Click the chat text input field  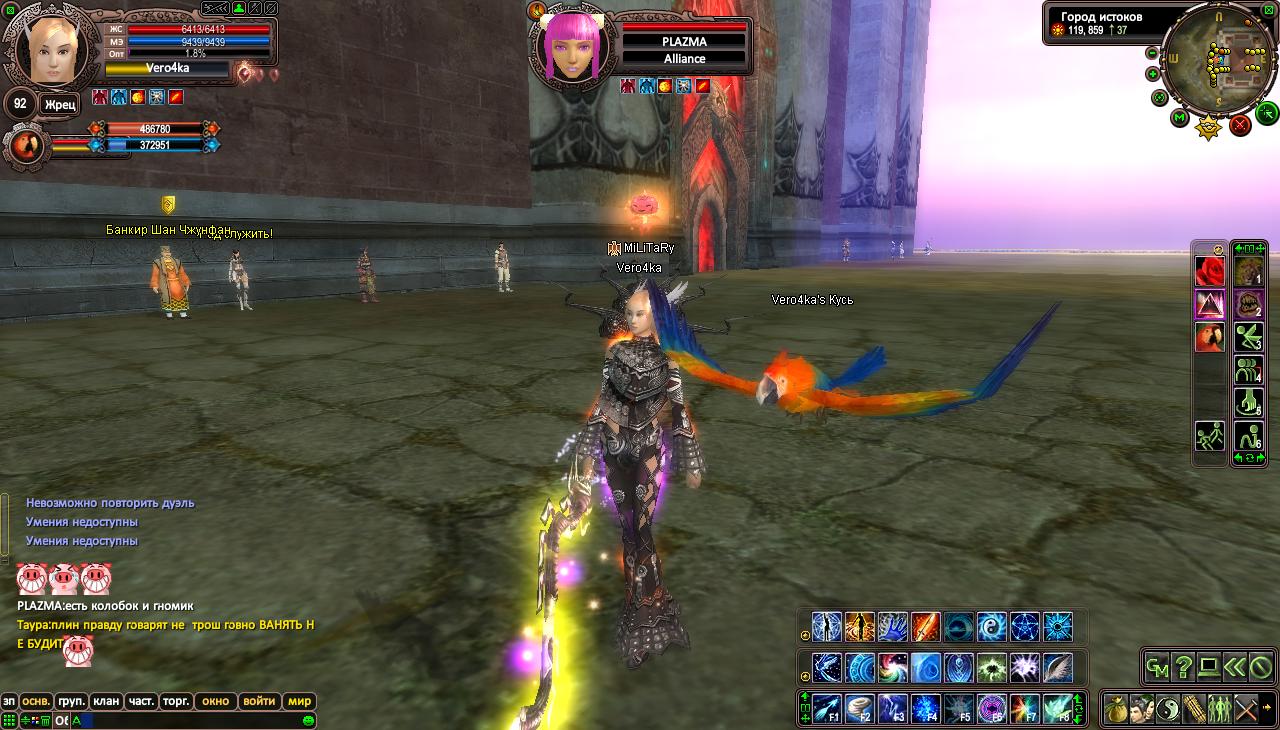pos(190,720)
